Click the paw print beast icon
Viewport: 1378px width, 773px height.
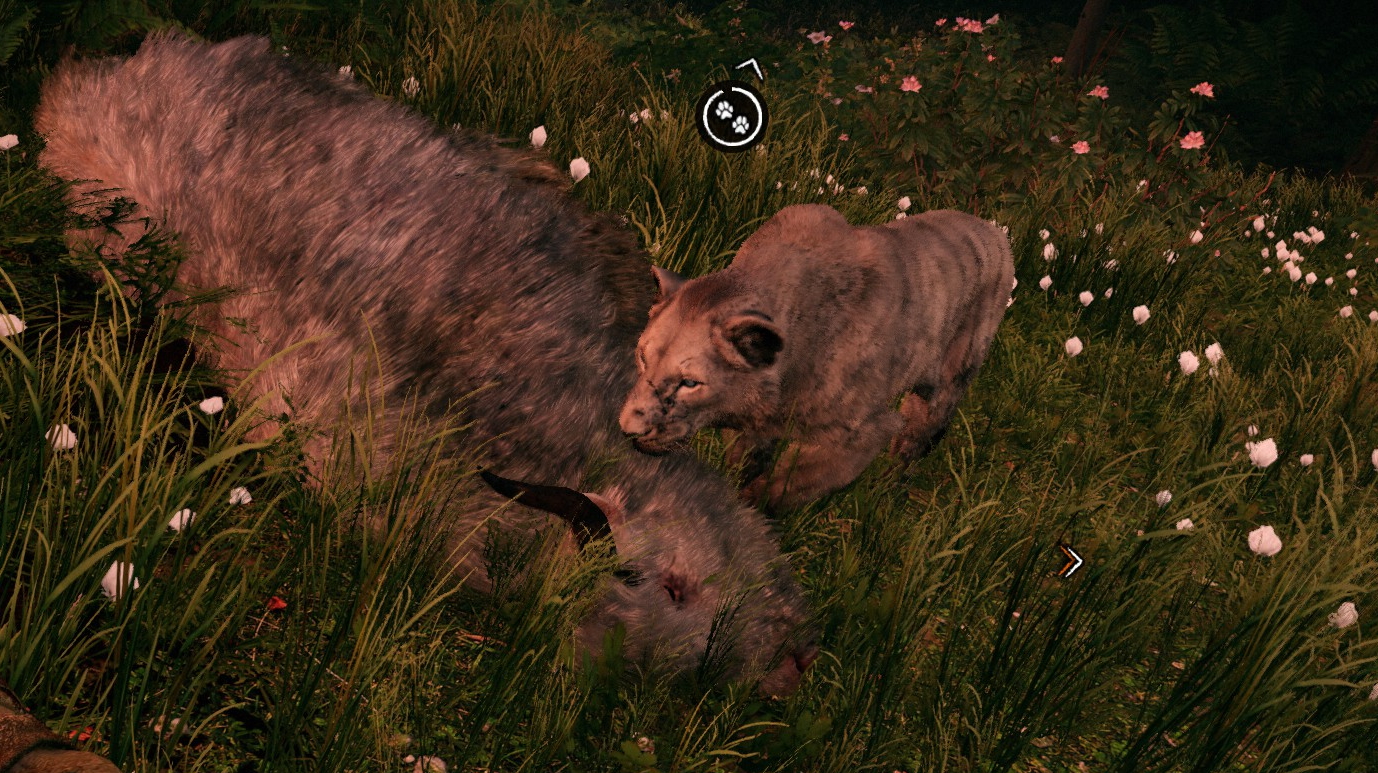click(732, 116)
